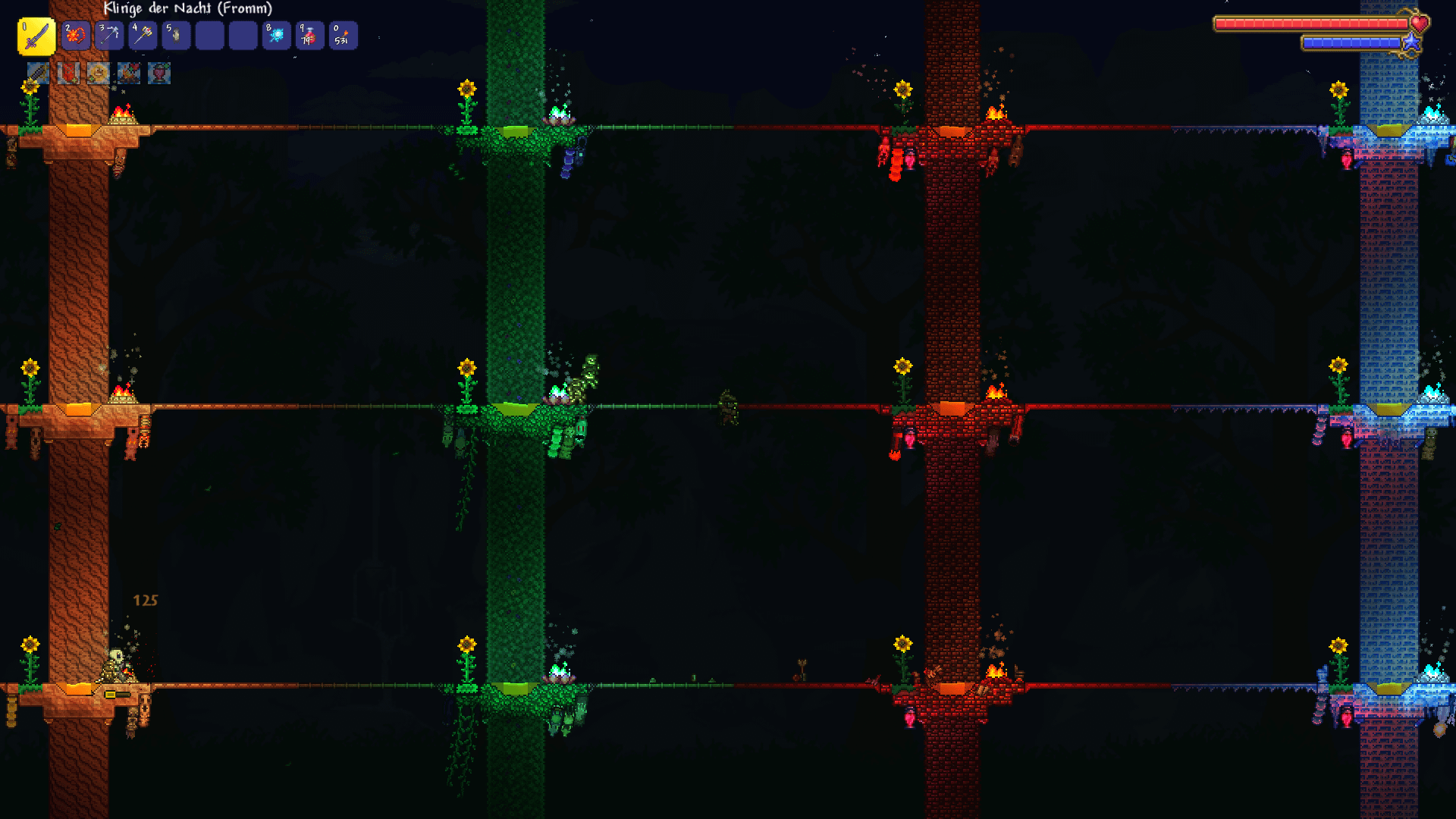This screenshot has width=1456, height=819.
Task: Pick the blue magic orb in slot 8
Action: pyautogui.click(x=276, y=36)
